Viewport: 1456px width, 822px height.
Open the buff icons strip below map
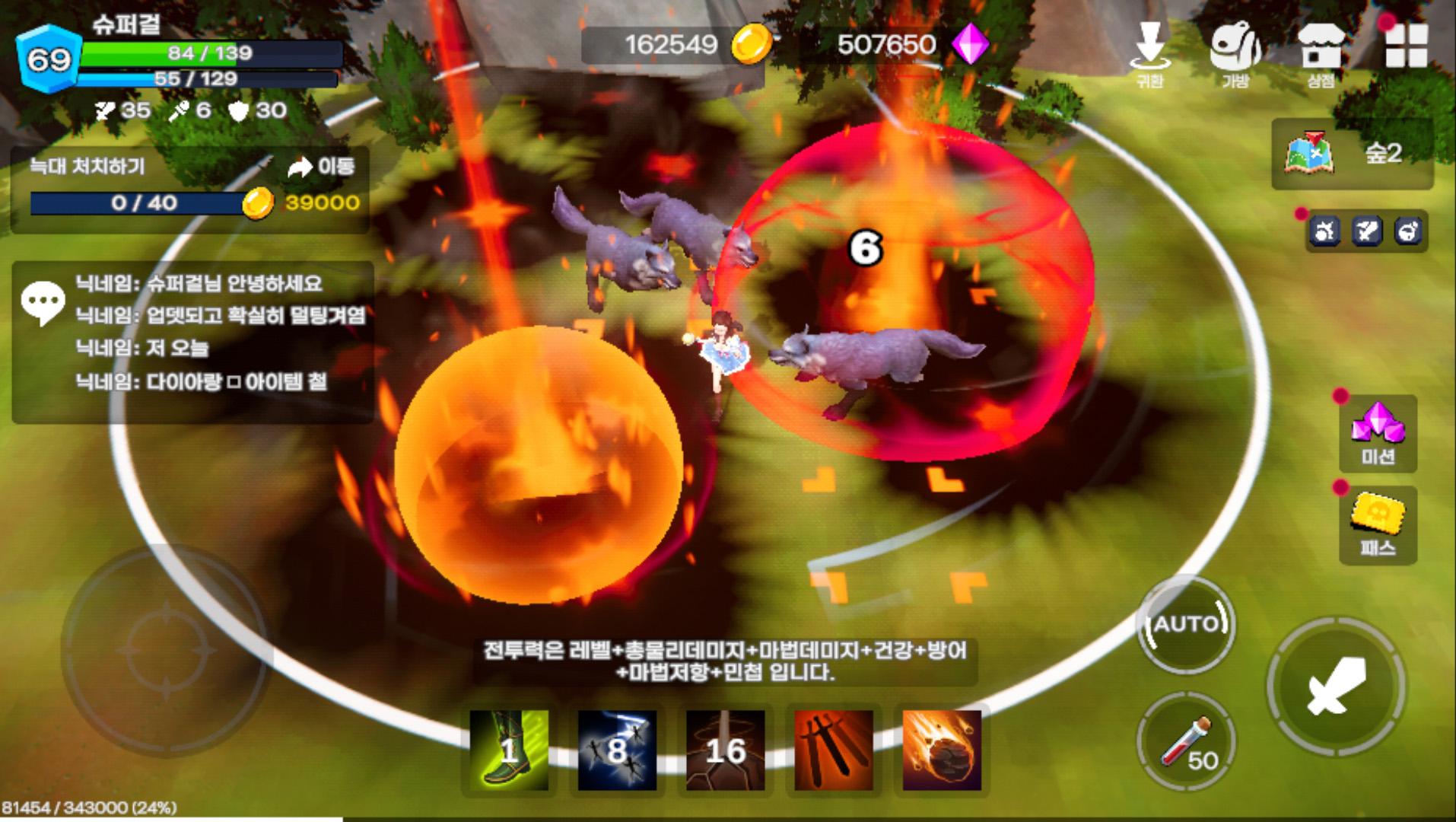coord(1366,231)
